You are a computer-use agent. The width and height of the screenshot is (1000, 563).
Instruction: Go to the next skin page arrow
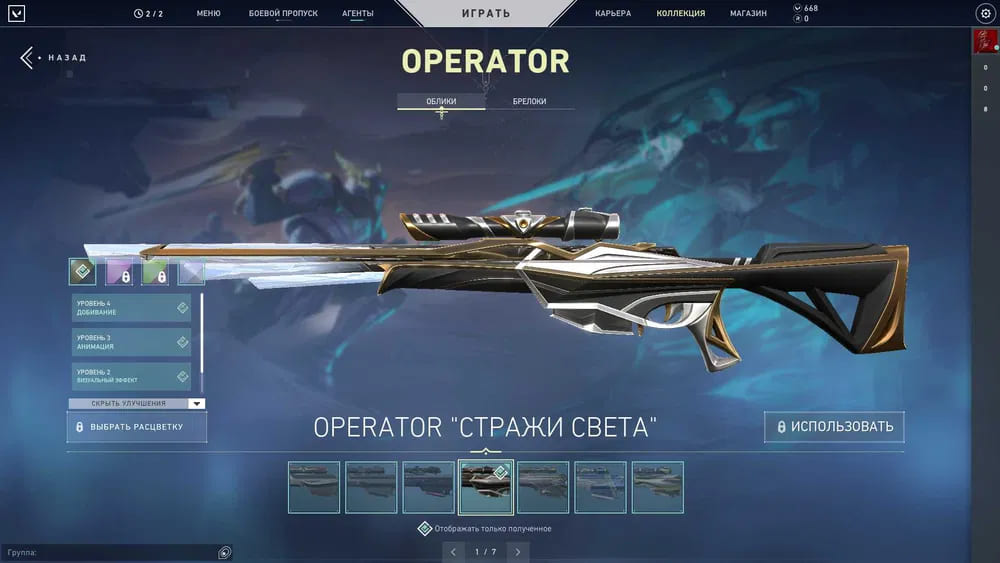click(x=517, y=552)
